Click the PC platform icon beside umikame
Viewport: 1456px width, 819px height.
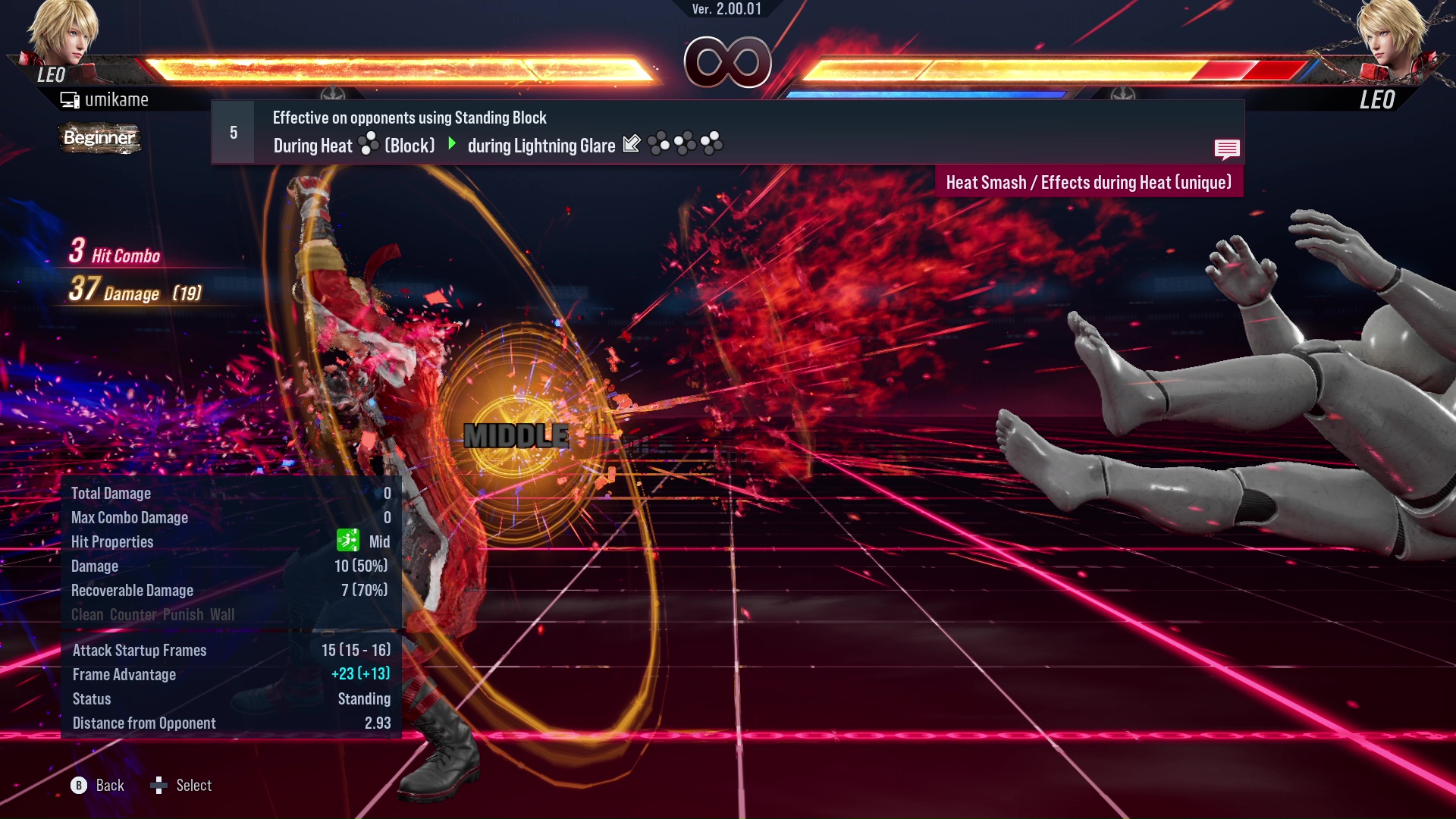(69, 99)
